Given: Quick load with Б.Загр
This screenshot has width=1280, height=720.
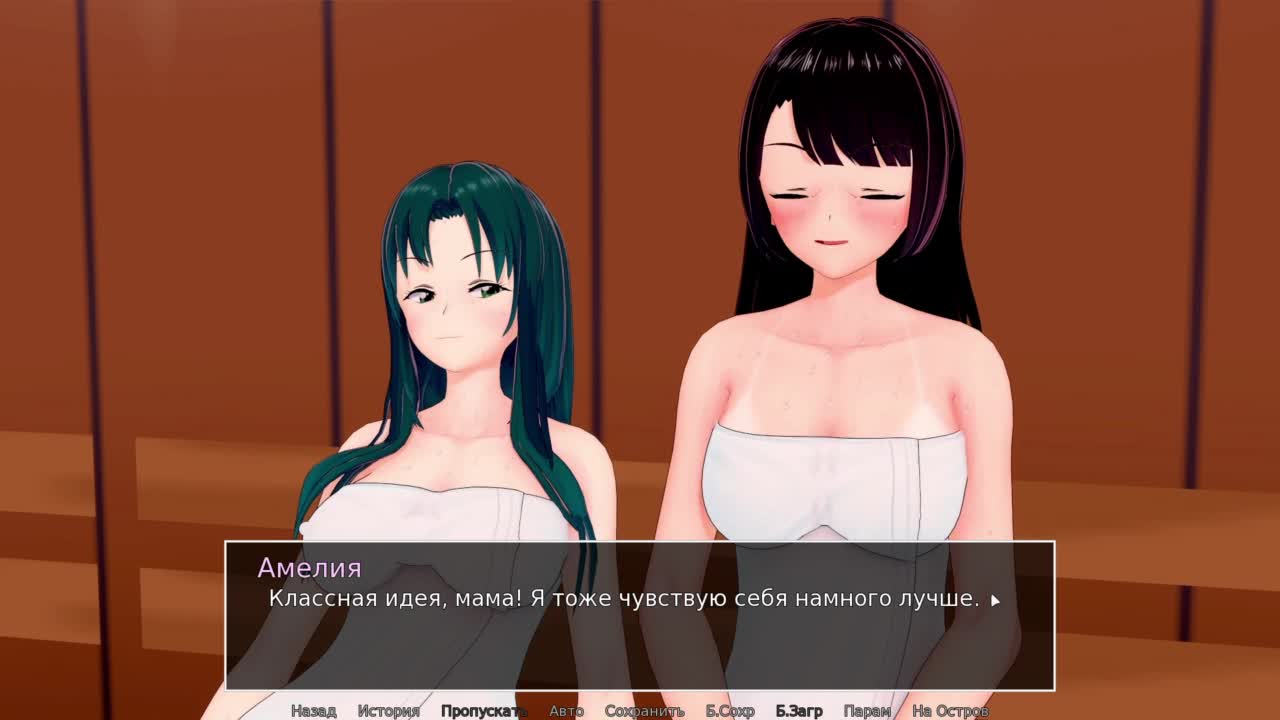Looking at the screenshot, I should coord(799,711).
